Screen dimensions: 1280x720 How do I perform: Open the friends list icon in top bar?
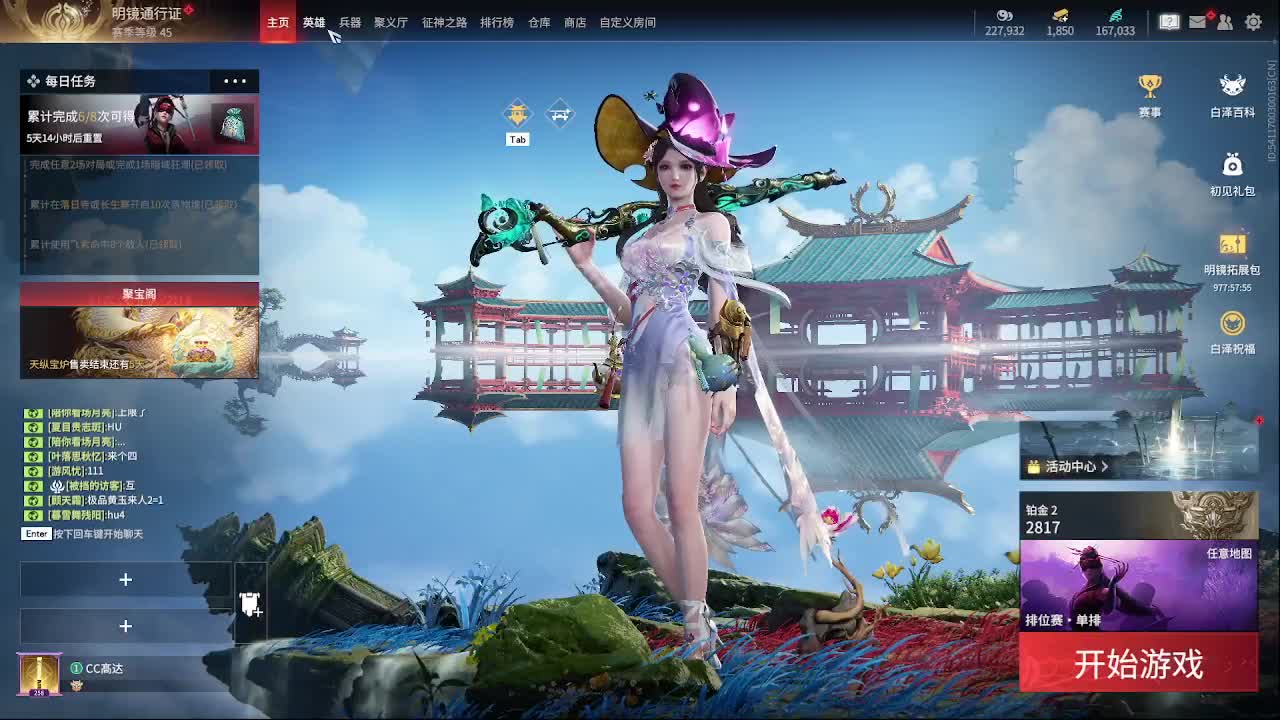tap(1224, 21)
